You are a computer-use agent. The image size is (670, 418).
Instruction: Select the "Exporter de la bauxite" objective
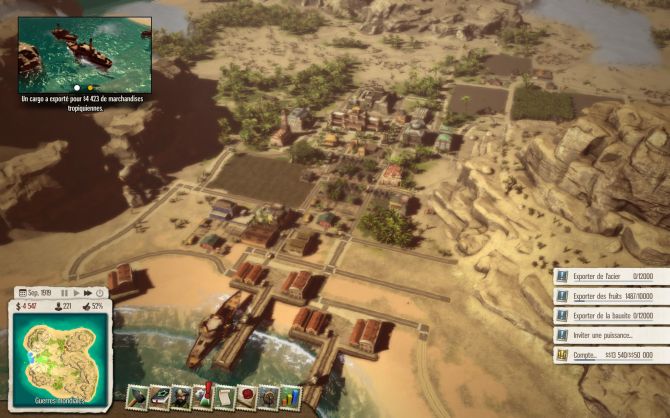tap(610, 315)
